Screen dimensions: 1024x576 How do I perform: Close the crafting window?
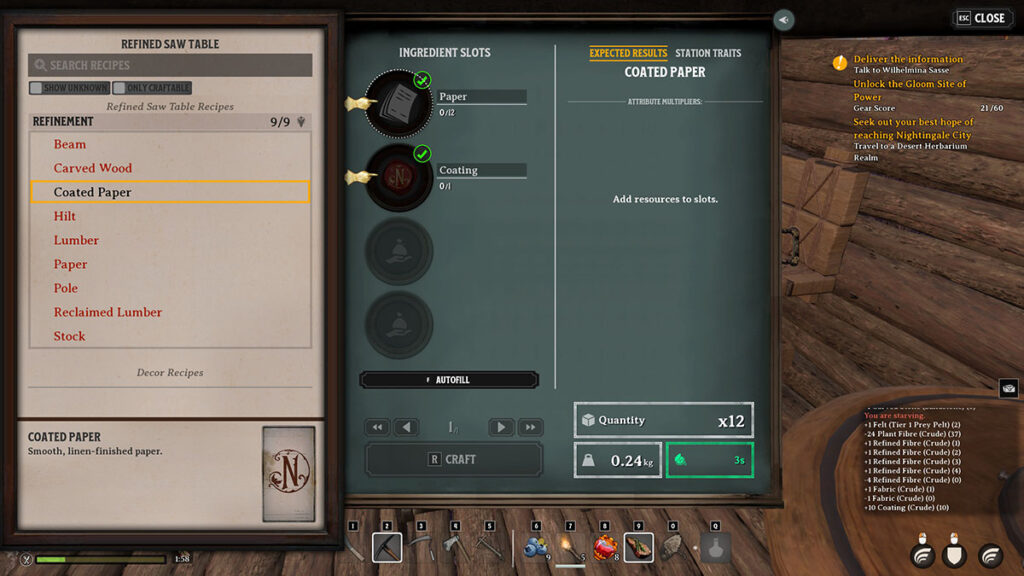tap(983, 18)
